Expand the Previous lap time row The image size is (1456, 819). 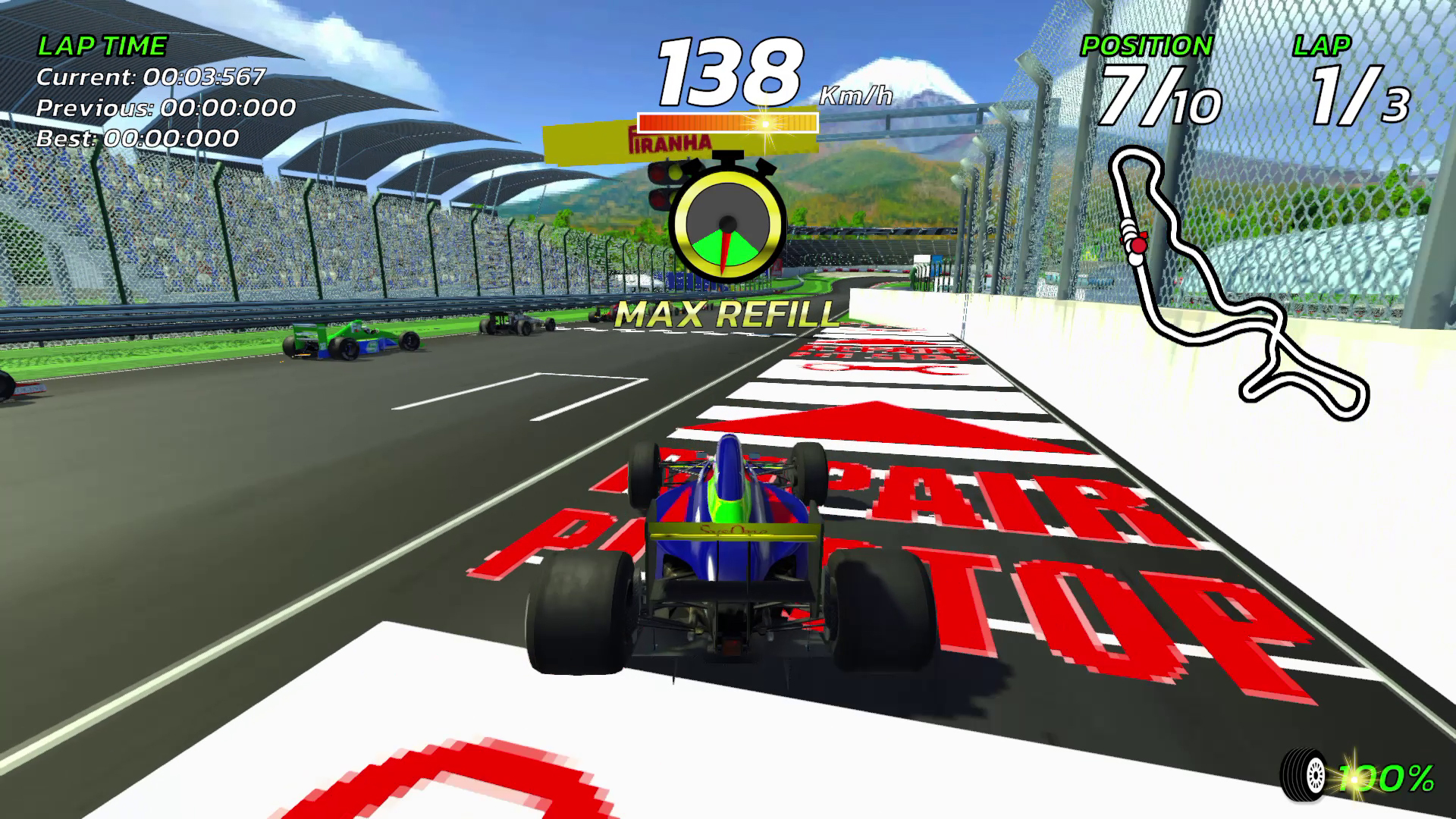point(165,109)
